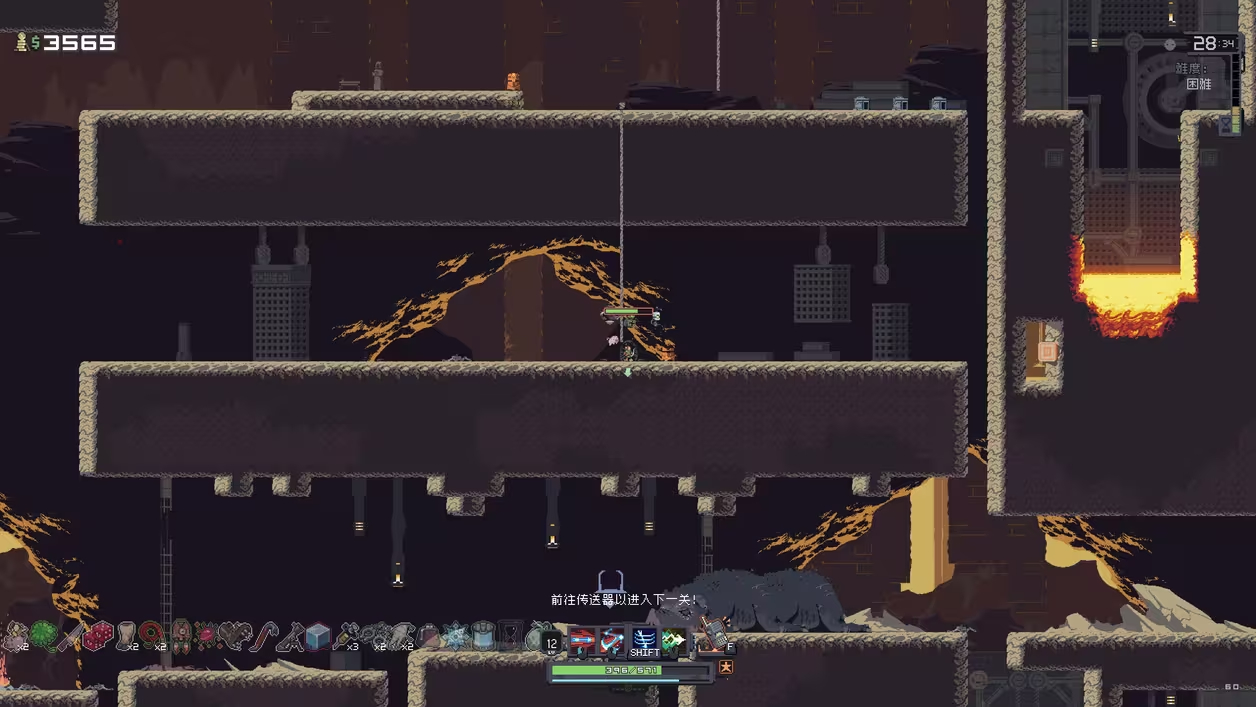Click the crowbar item in the inventory
Image resolution: width=1256 pixels, height=707 pixels.
point(263,636)
